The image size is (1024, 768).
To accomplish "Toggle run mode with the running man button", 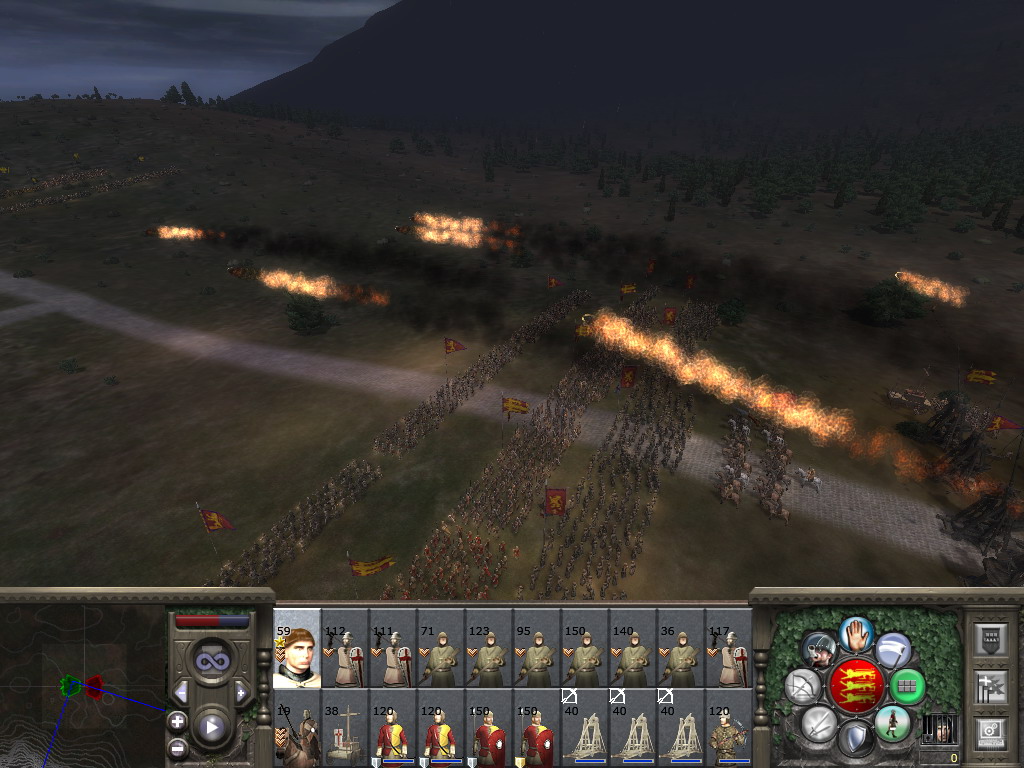I will coord(892,723).
